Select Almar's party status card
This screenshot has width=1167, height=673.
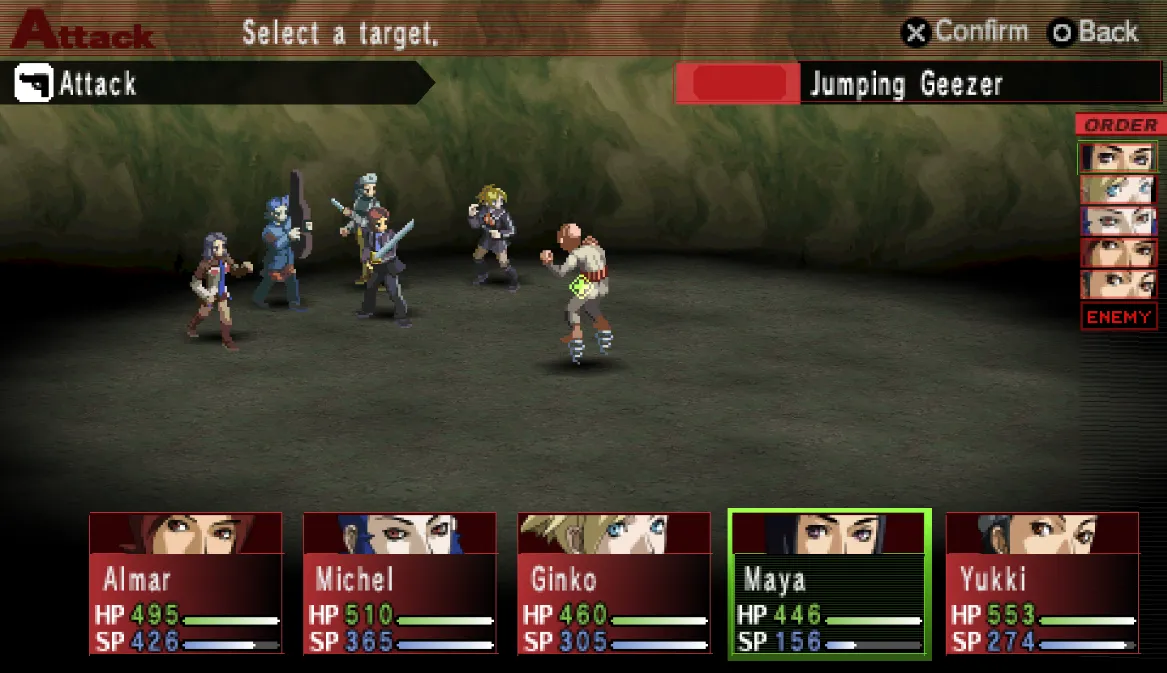click(186, 583)
